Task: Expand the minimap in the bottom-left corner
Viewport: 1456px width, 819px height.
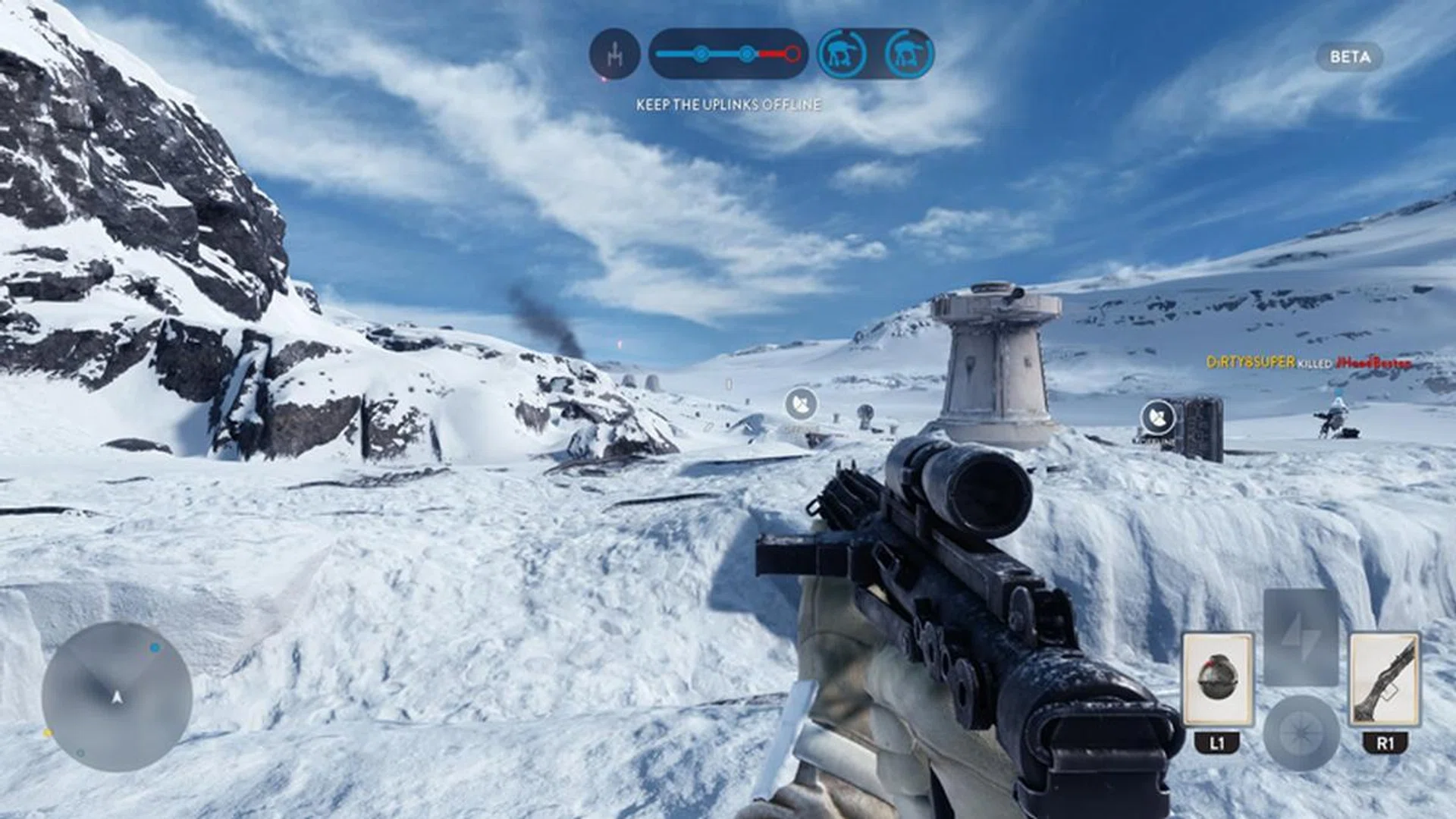Action: [118, 698]
